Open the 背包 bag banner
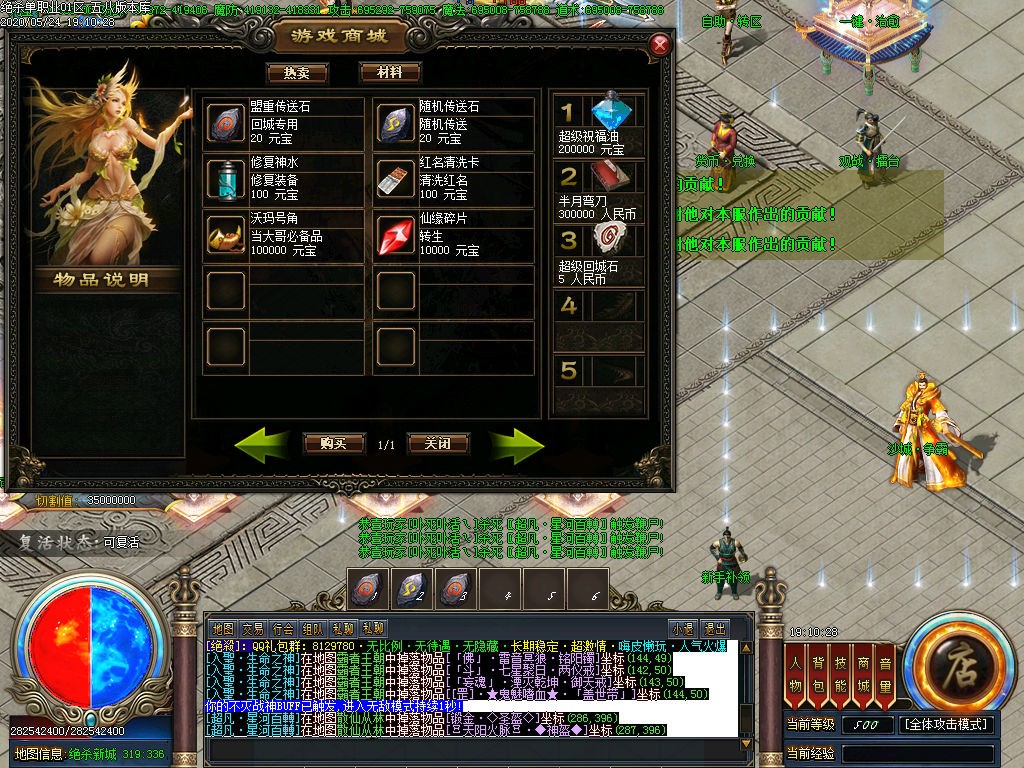Screen dimensions: 1024x768 818,676
